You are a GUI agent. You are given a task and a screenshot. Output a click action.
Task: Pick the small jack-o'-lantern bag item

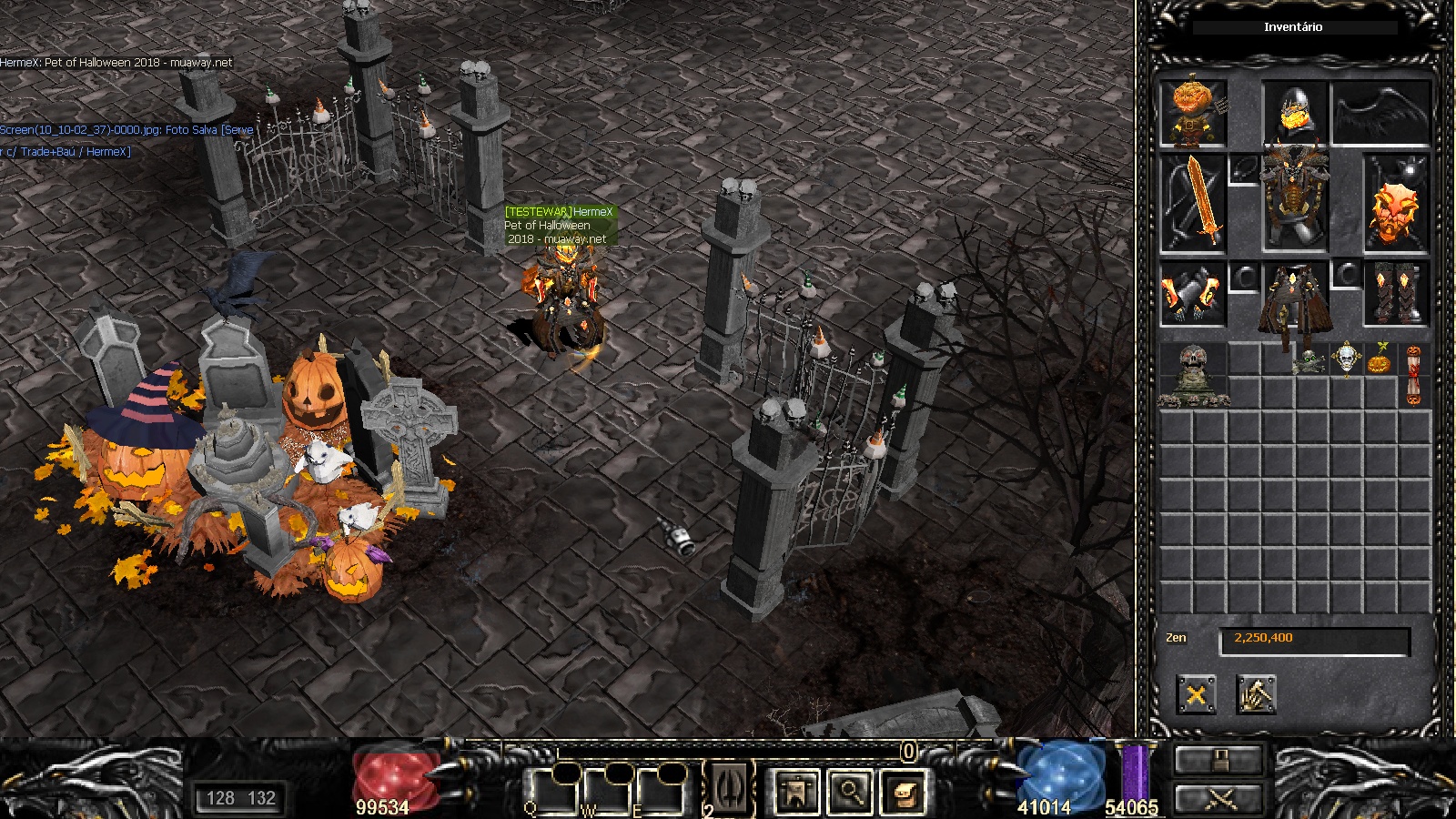coord(1380,359)
